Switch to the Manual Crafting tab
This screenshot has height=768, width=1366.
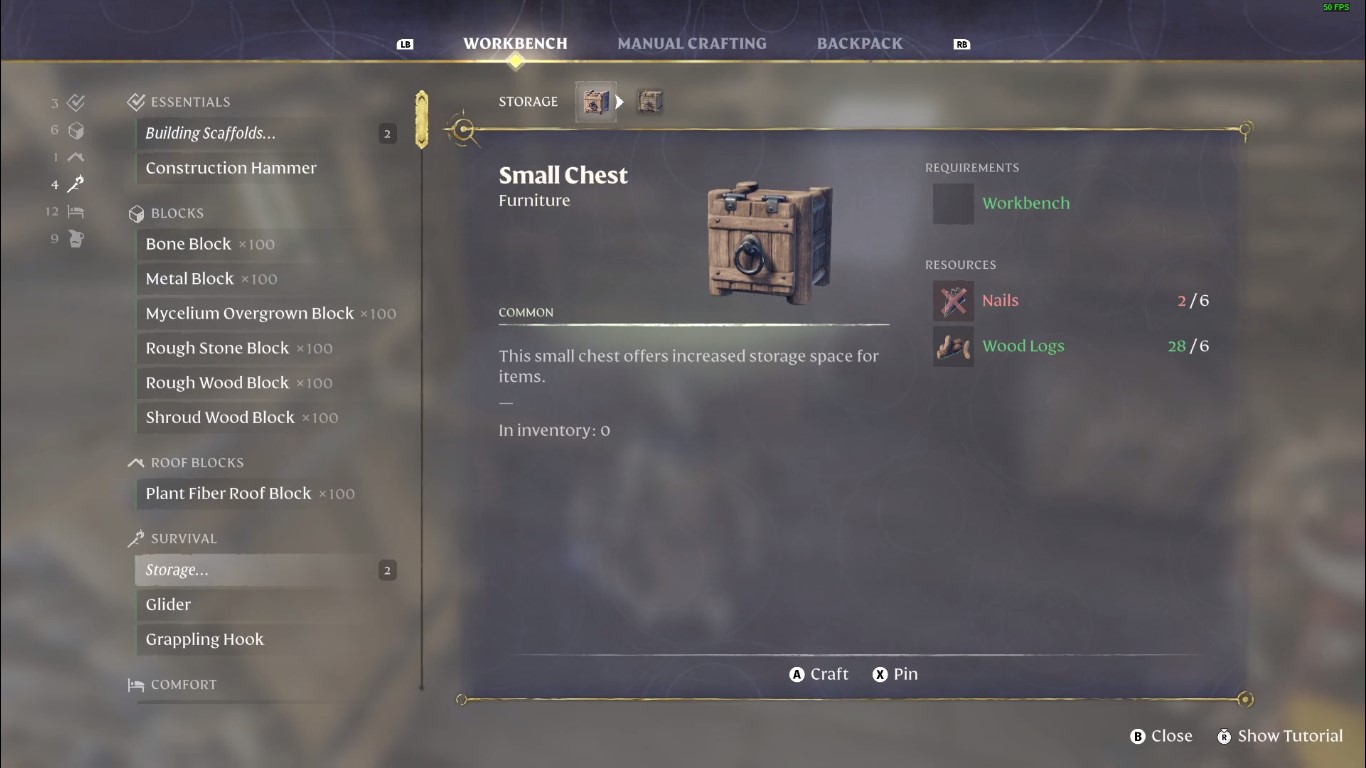(x=691, y=43)
